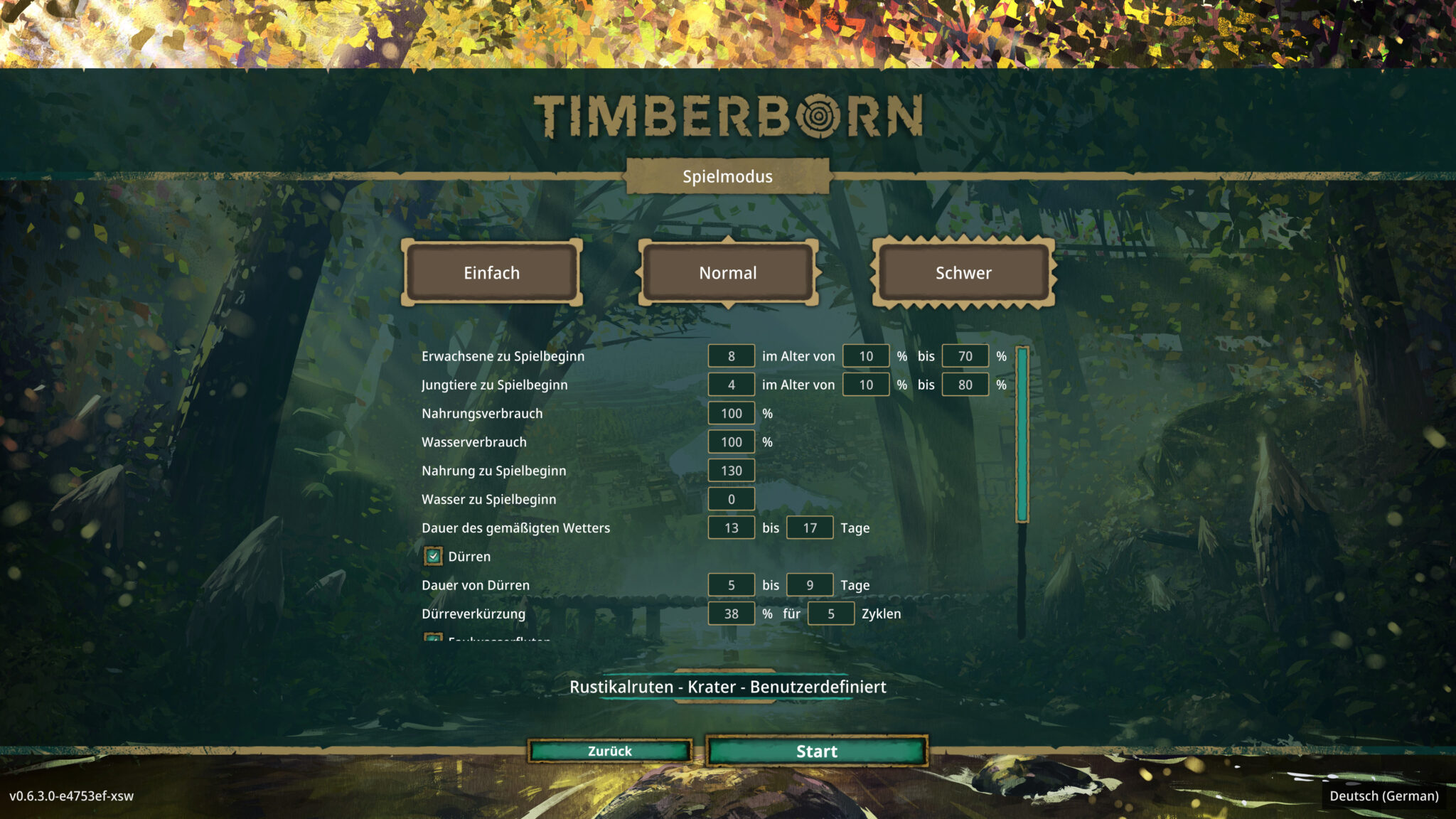1456x819 pixels.
Task: Toggle the Faulwasserfluten checkbox
Action: click(432, 640)
